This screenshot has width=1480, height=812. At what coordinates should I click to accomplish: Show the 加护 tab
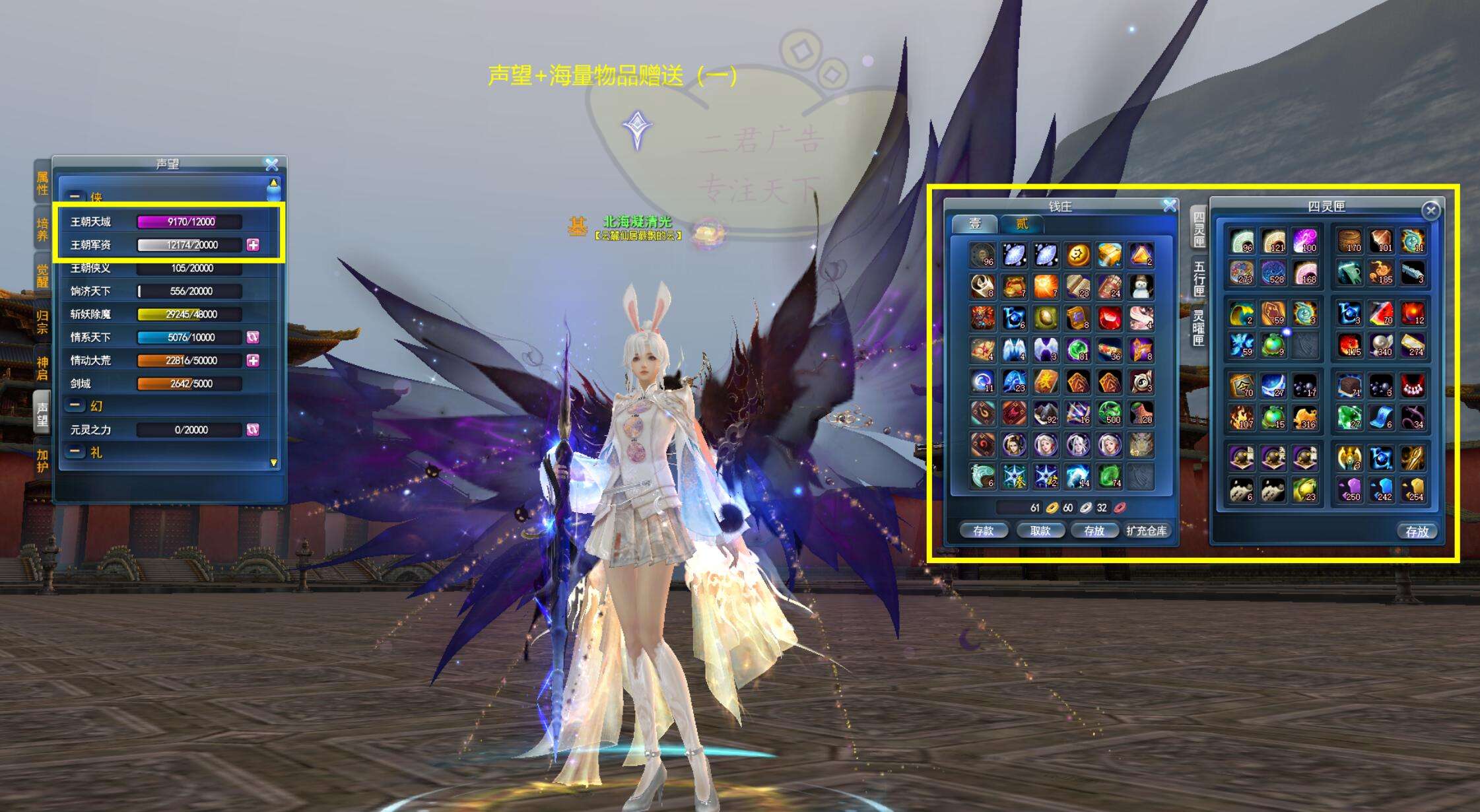42,461
